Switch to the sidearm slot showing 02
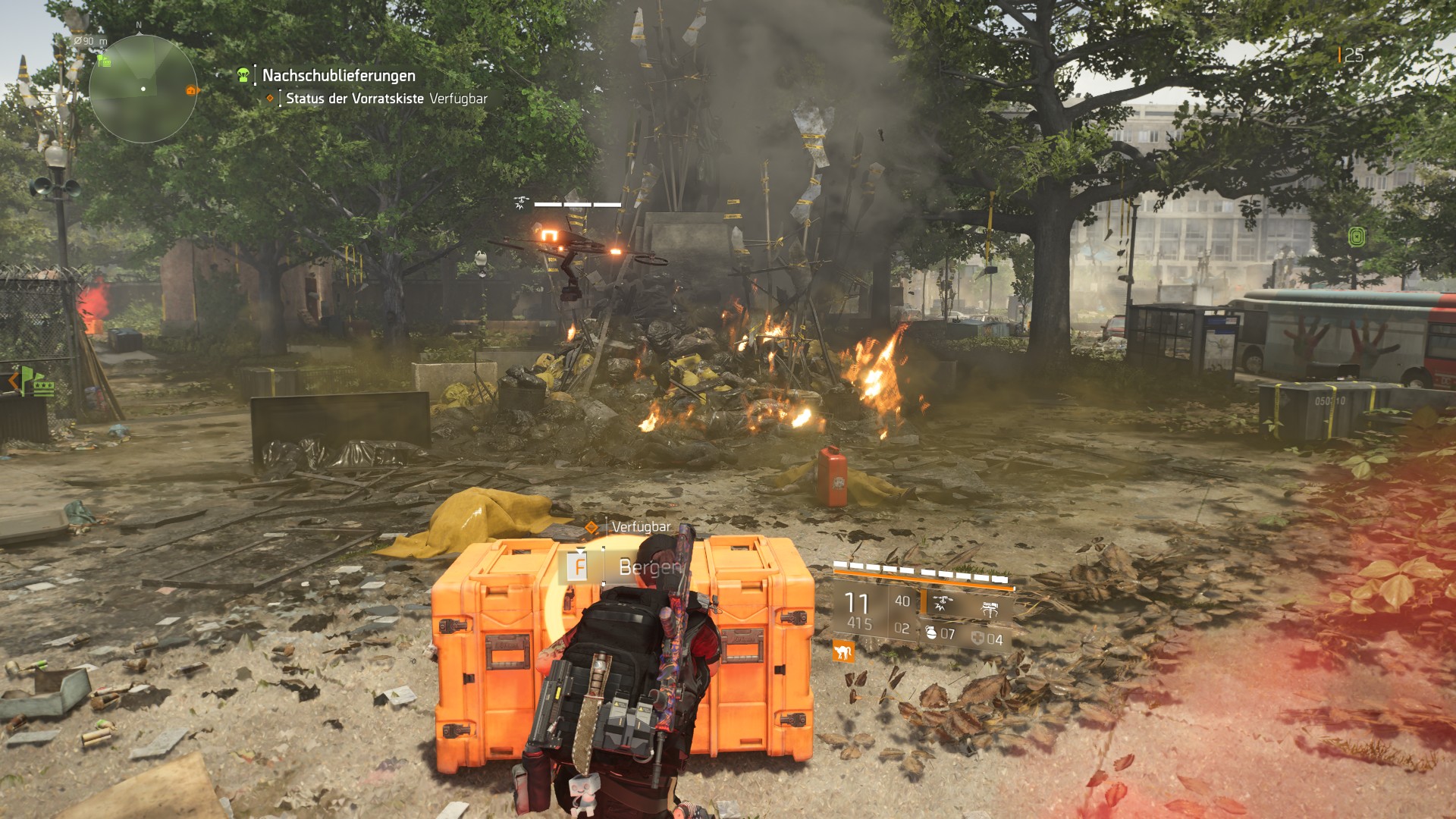Image resolution: width=1456 pixels, height=819 pixels. click(902, 628)
